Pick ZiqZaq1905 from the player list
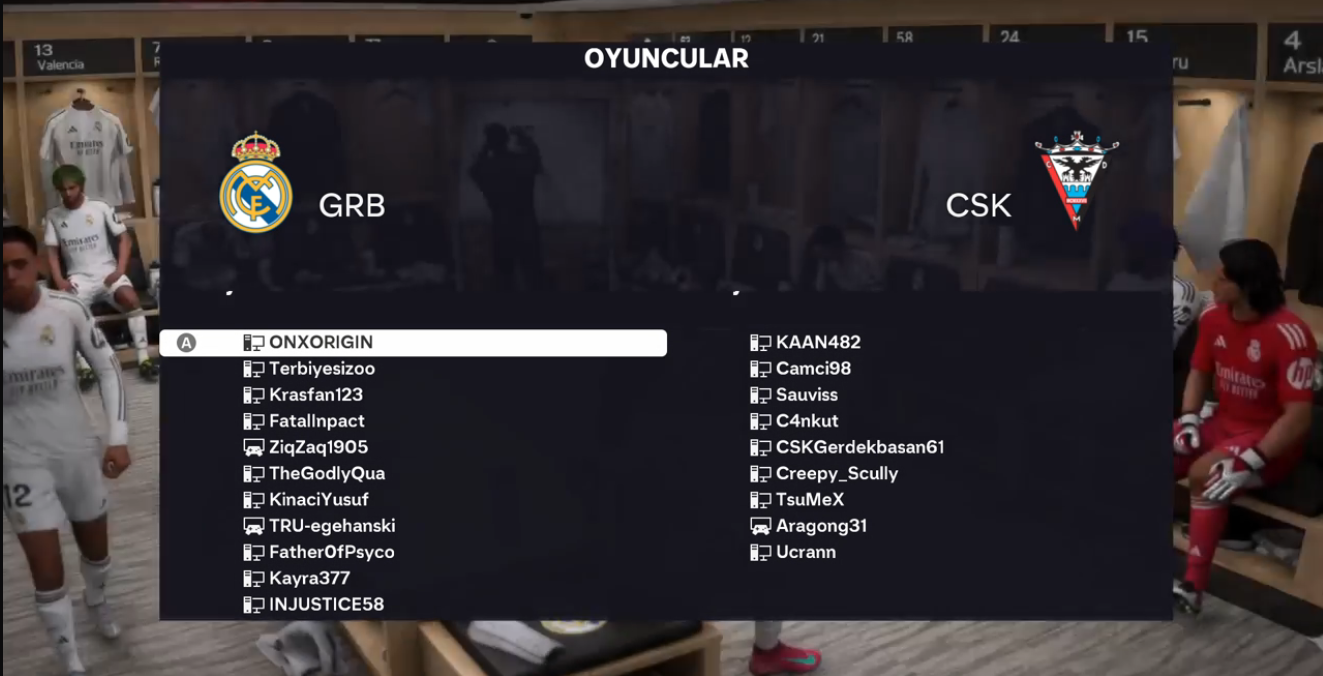This screenshot has width=1323, height=676. 318,447
